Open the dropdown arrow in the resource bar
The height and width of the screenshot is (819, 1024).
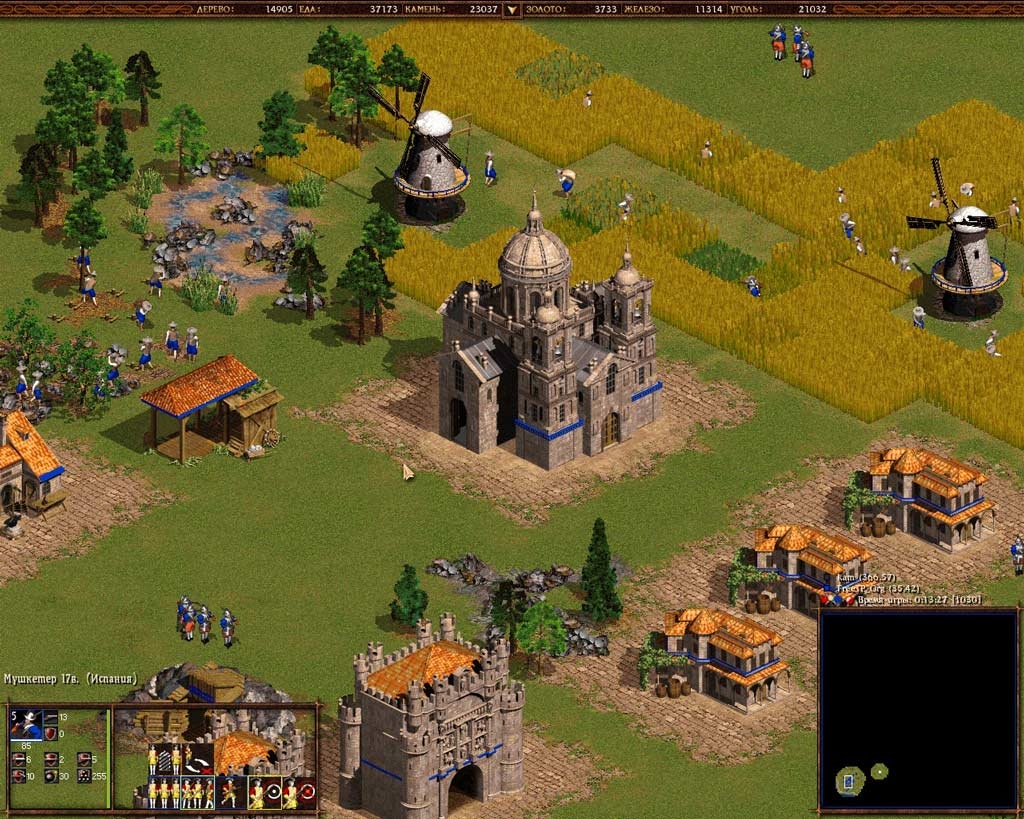512,10
